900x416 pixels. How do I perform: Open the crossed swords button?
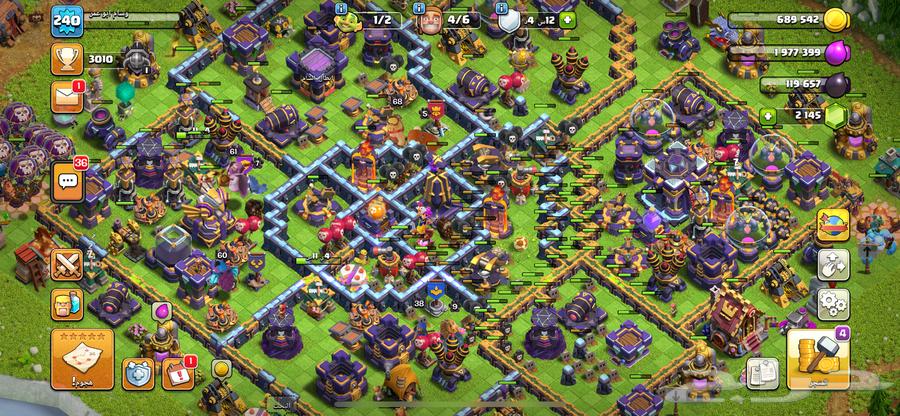tap(67, 265)
